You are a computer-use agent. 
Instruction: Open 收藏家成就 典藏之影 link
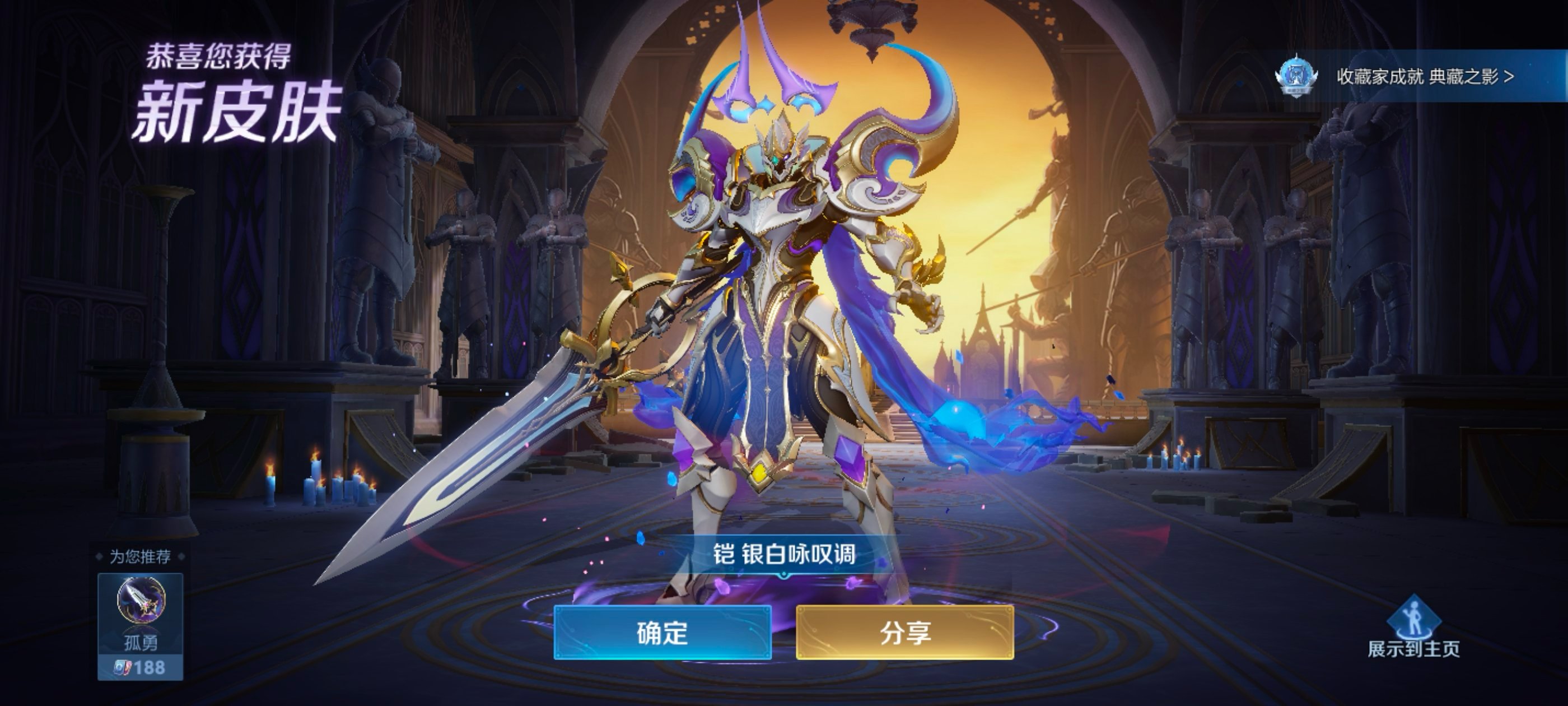click(1424, 77)
